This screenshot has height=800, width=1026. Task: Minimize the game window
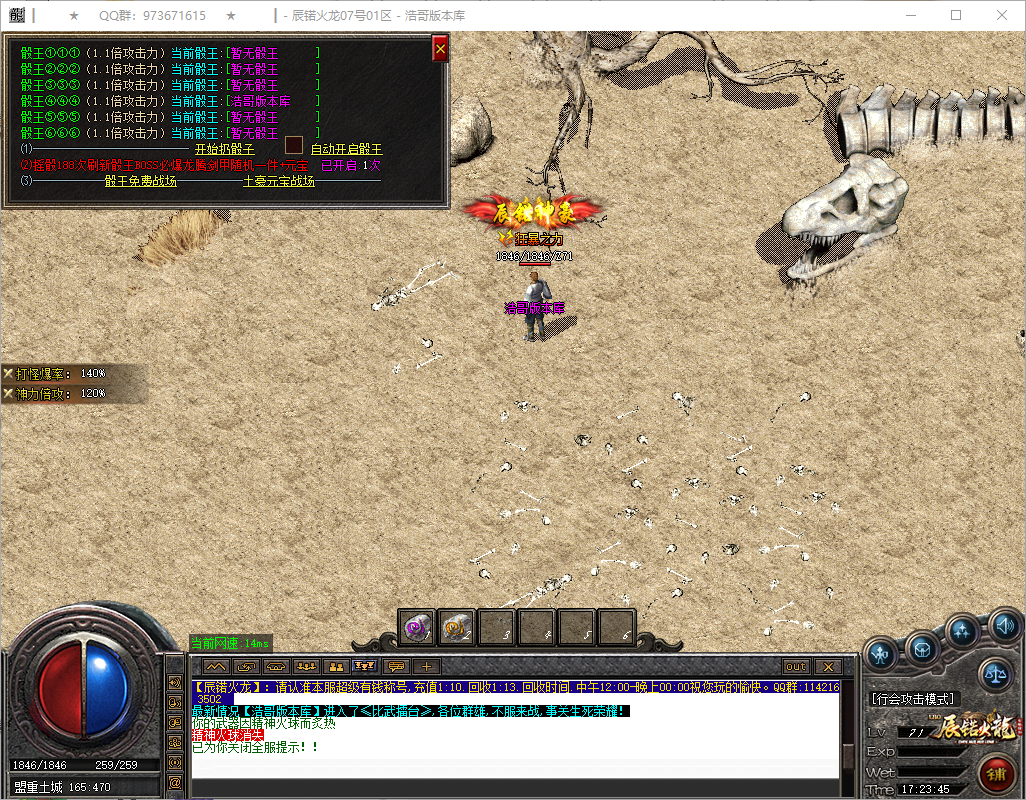(911, 16)
